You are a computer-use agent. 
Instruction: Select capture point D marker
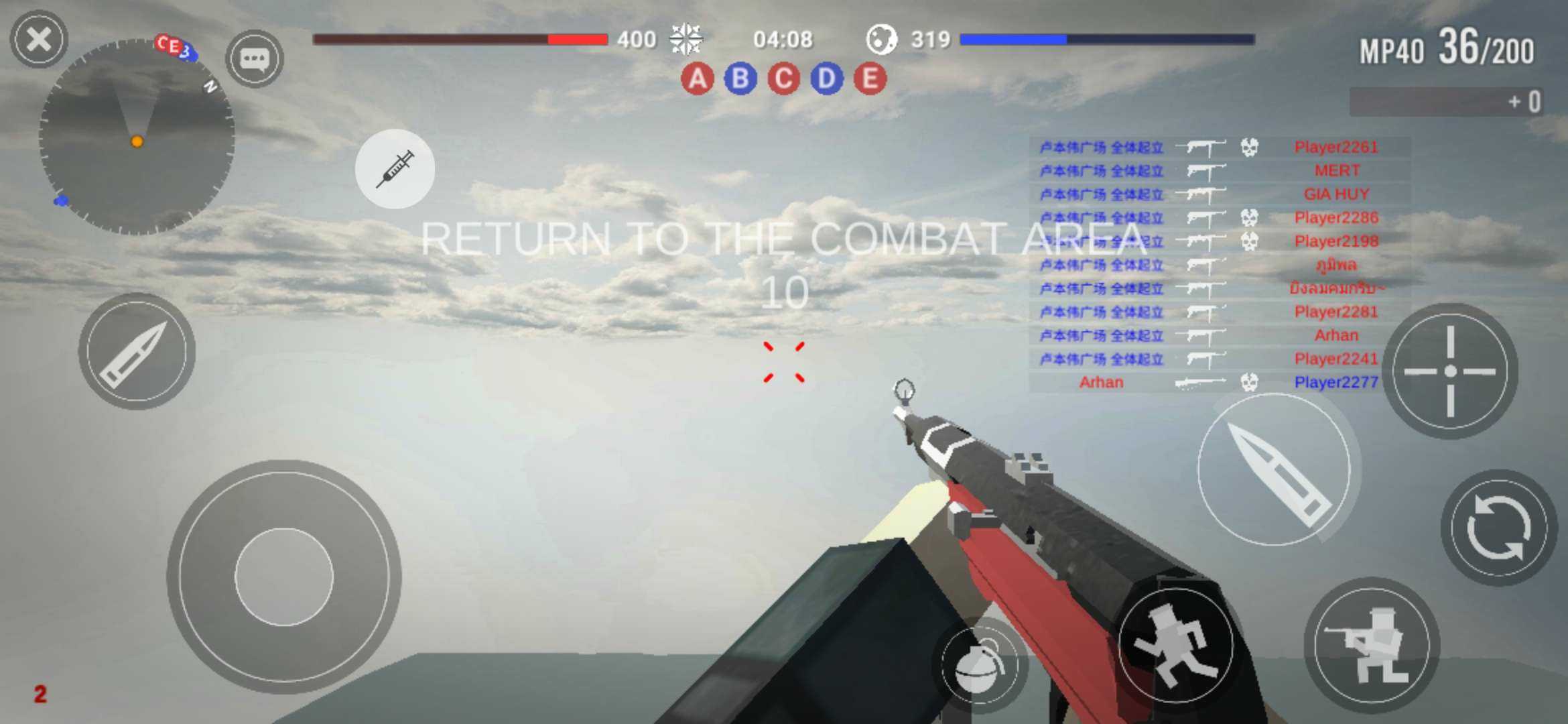(827, 79)
